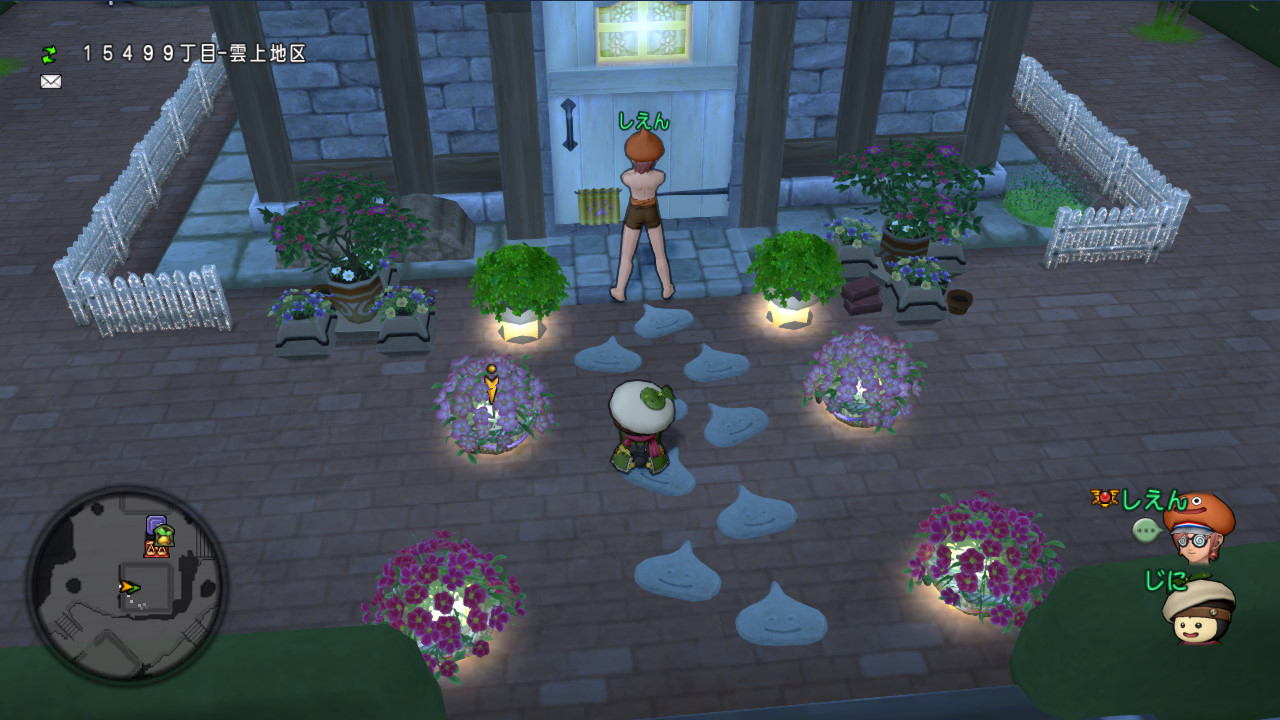Click the red scales marker on minimap

click(x=156, y=549)
